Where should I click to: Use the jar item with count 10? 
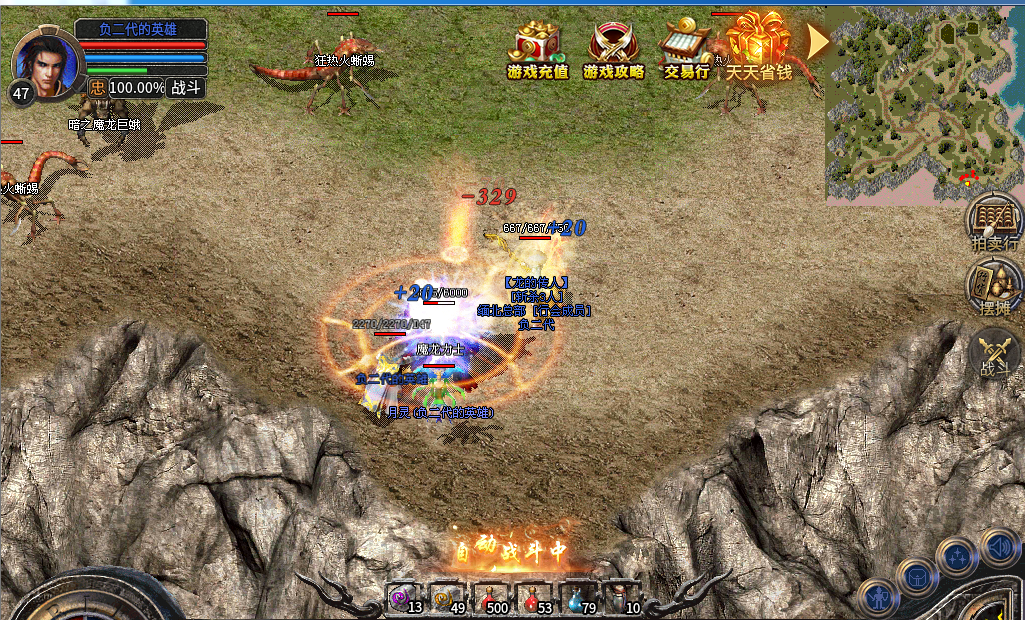627,597
